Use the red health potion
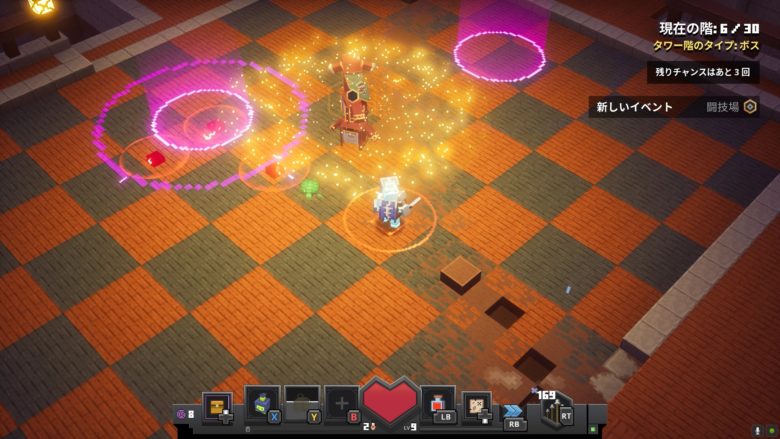Screen dimensions: 780x439 (x=438, y=403)
